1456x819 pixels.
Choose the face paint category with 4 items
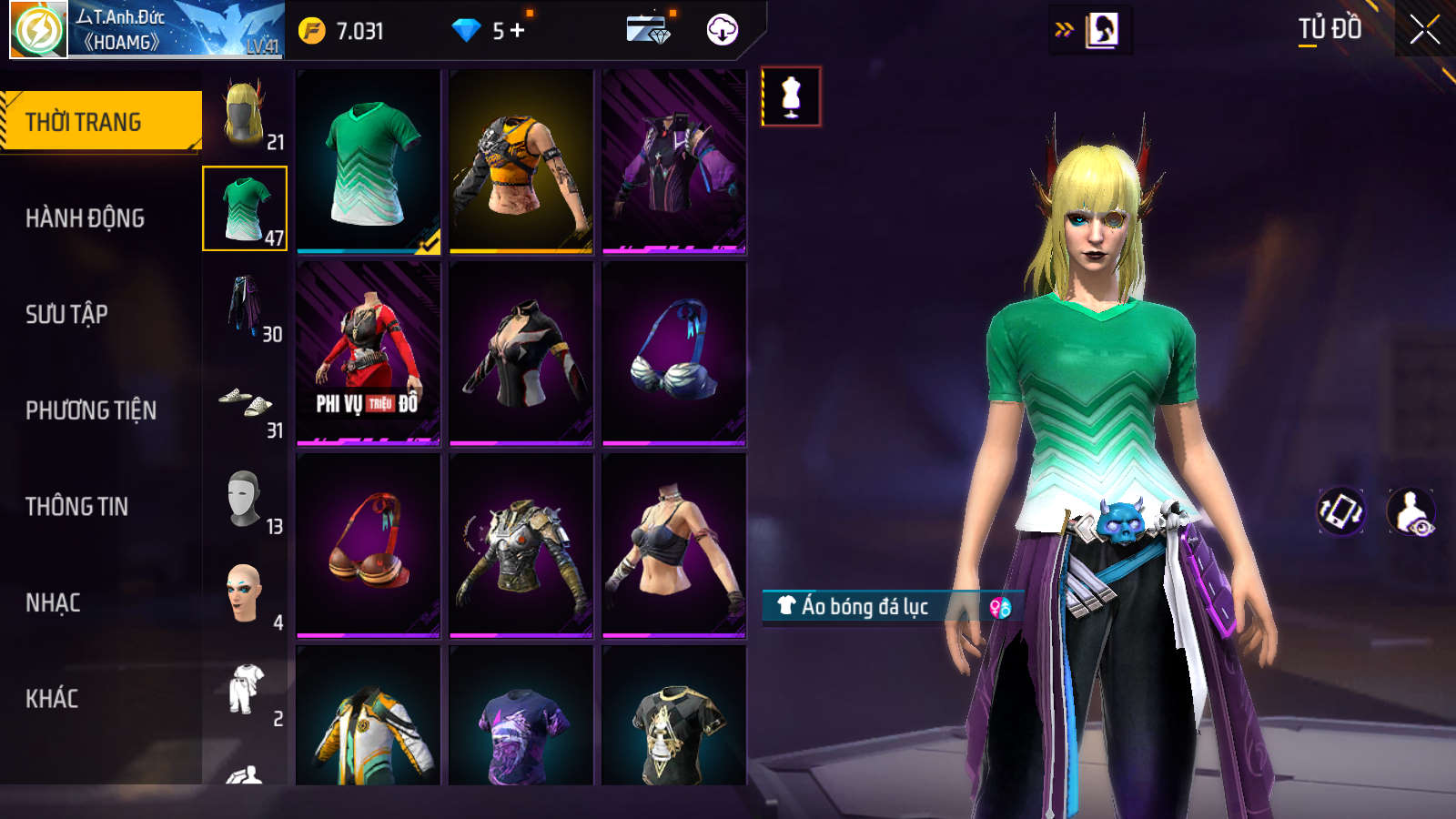(245, 594)
